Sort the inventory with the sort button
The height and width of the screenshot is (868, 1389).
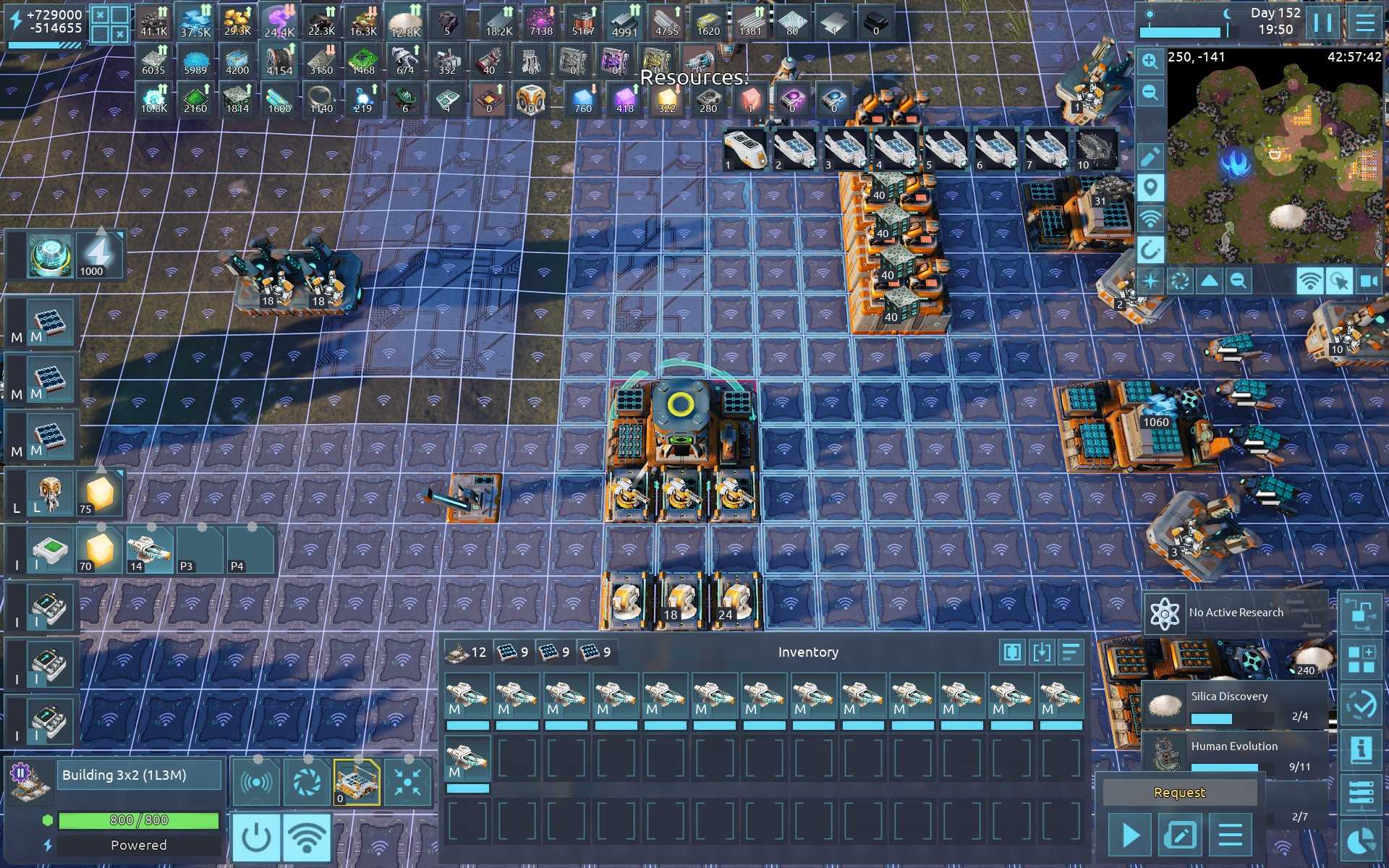pos(1070,652)
